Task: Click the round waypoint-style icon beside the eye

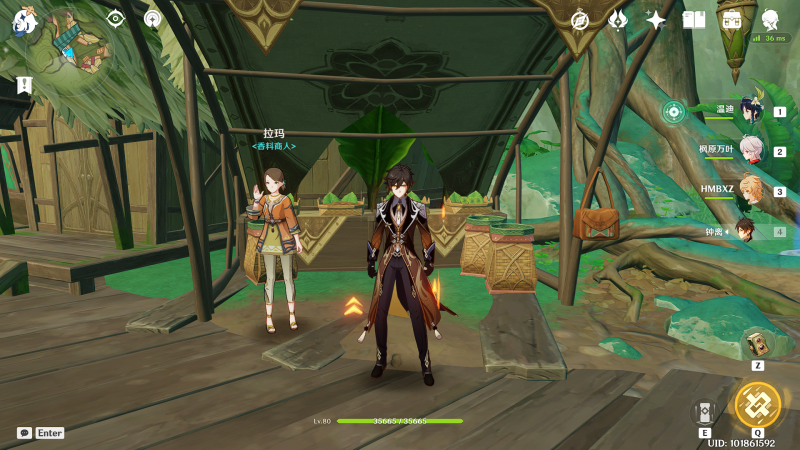Action: [152, 18]
